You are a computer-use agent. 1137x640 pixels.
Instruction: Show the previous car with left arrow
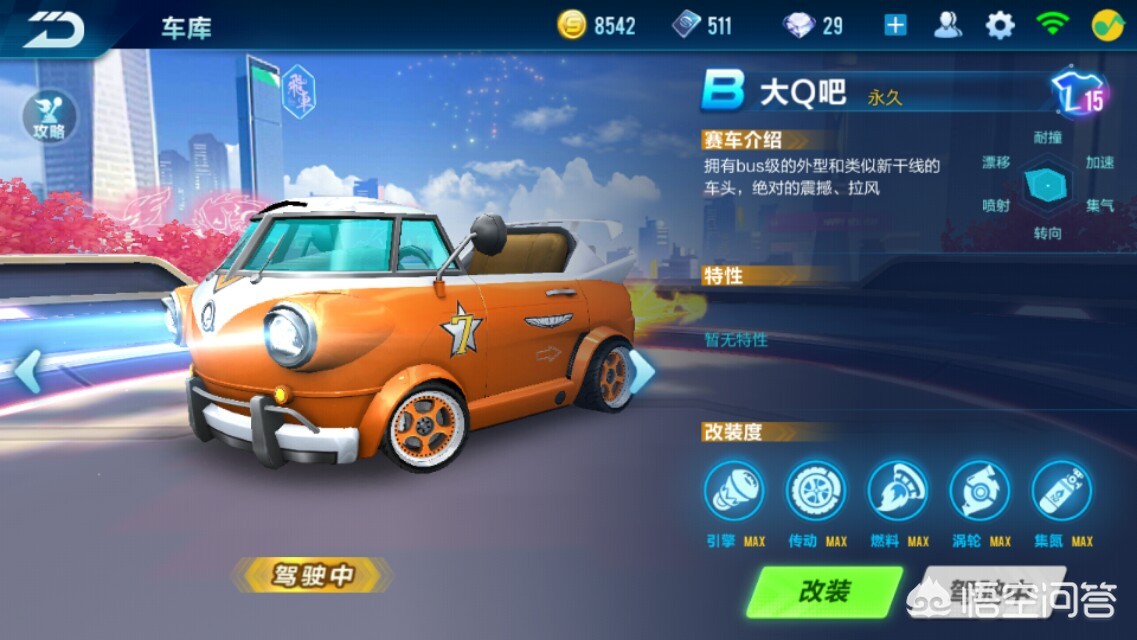click(27, 371)
